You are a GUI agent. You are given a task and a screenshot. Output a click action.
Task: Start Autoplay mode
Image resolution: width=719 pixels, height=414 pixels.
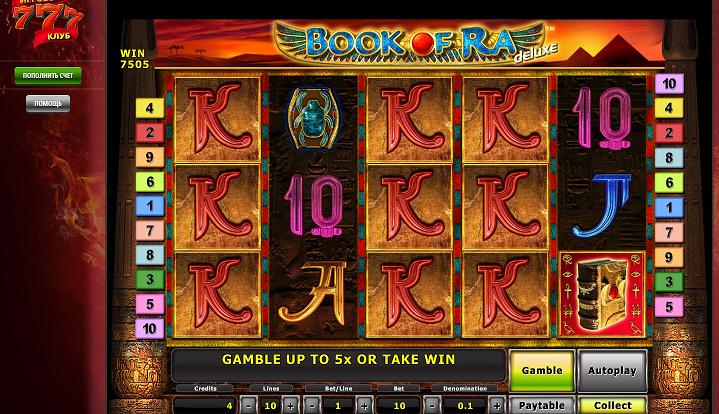coord(612,370)
